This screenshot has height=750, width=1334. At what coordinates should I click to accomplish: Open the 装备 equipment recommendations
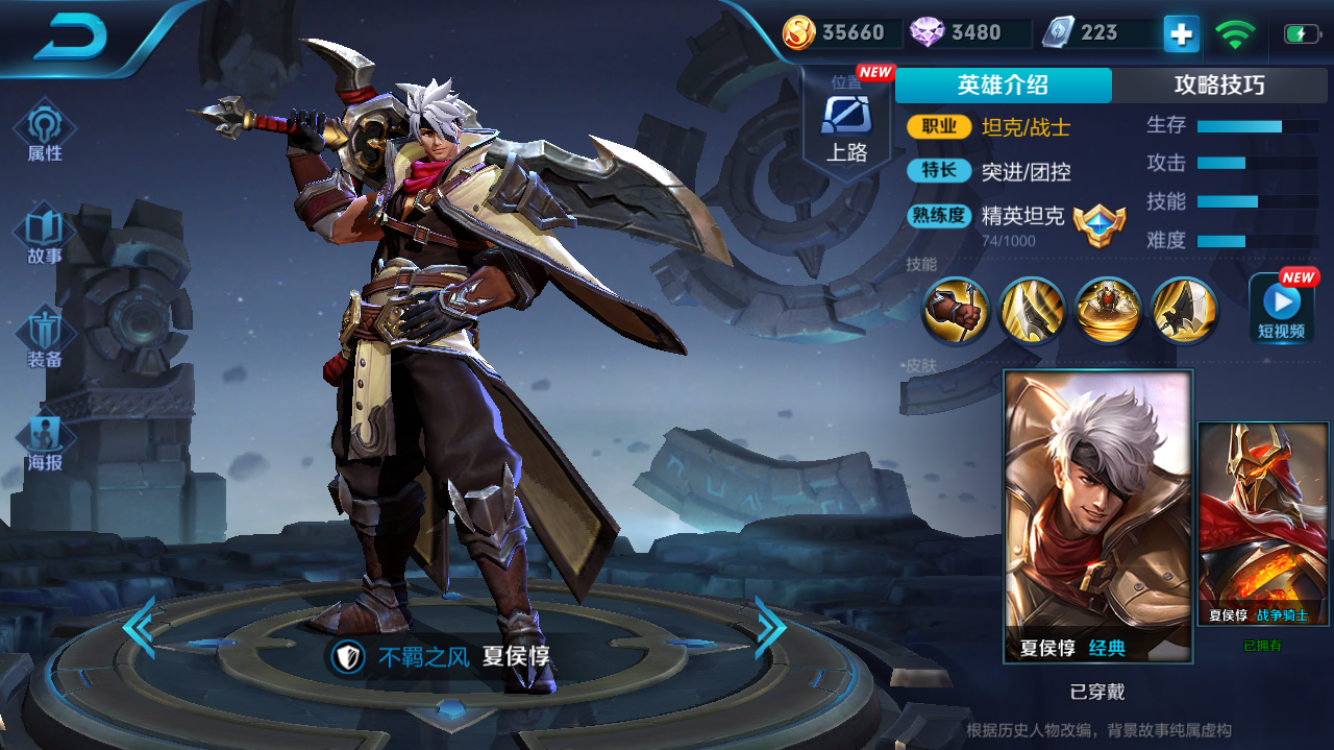44,338
